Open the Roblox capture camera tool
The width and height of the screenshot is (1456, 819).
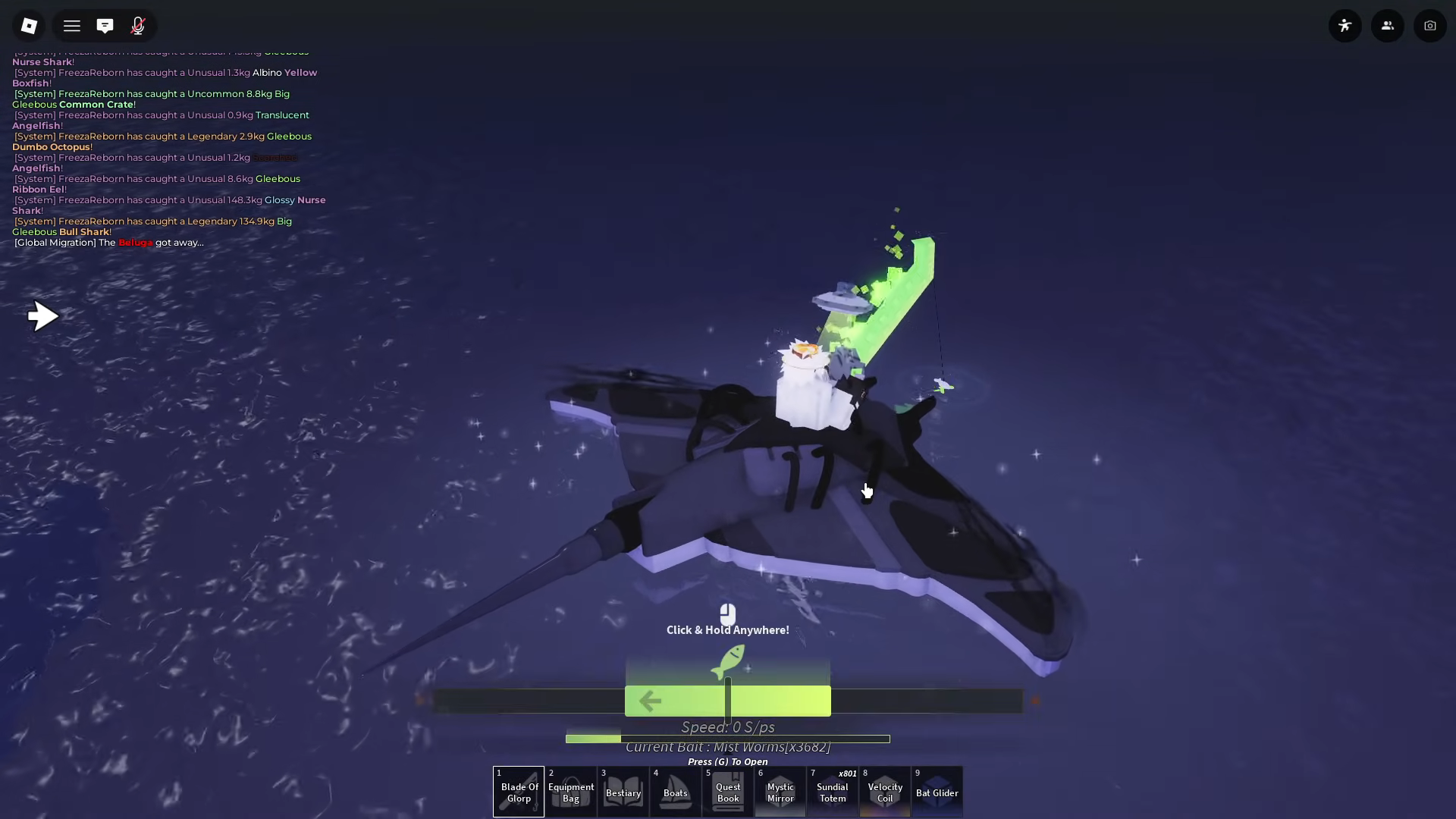[1430, 25]
